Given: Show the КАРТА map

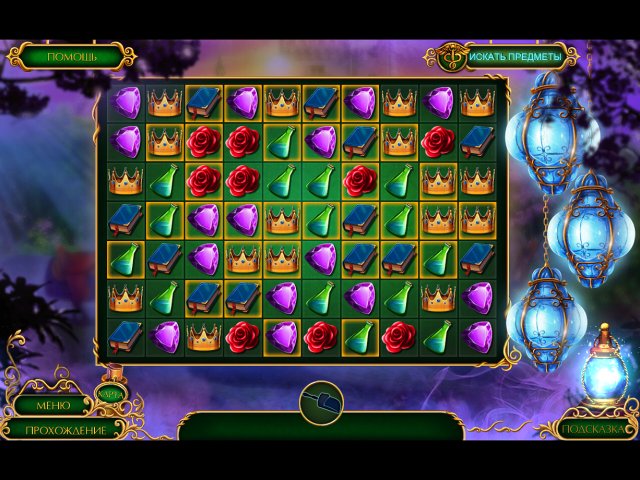Looking at the screenshot, I should pos(110,397).
